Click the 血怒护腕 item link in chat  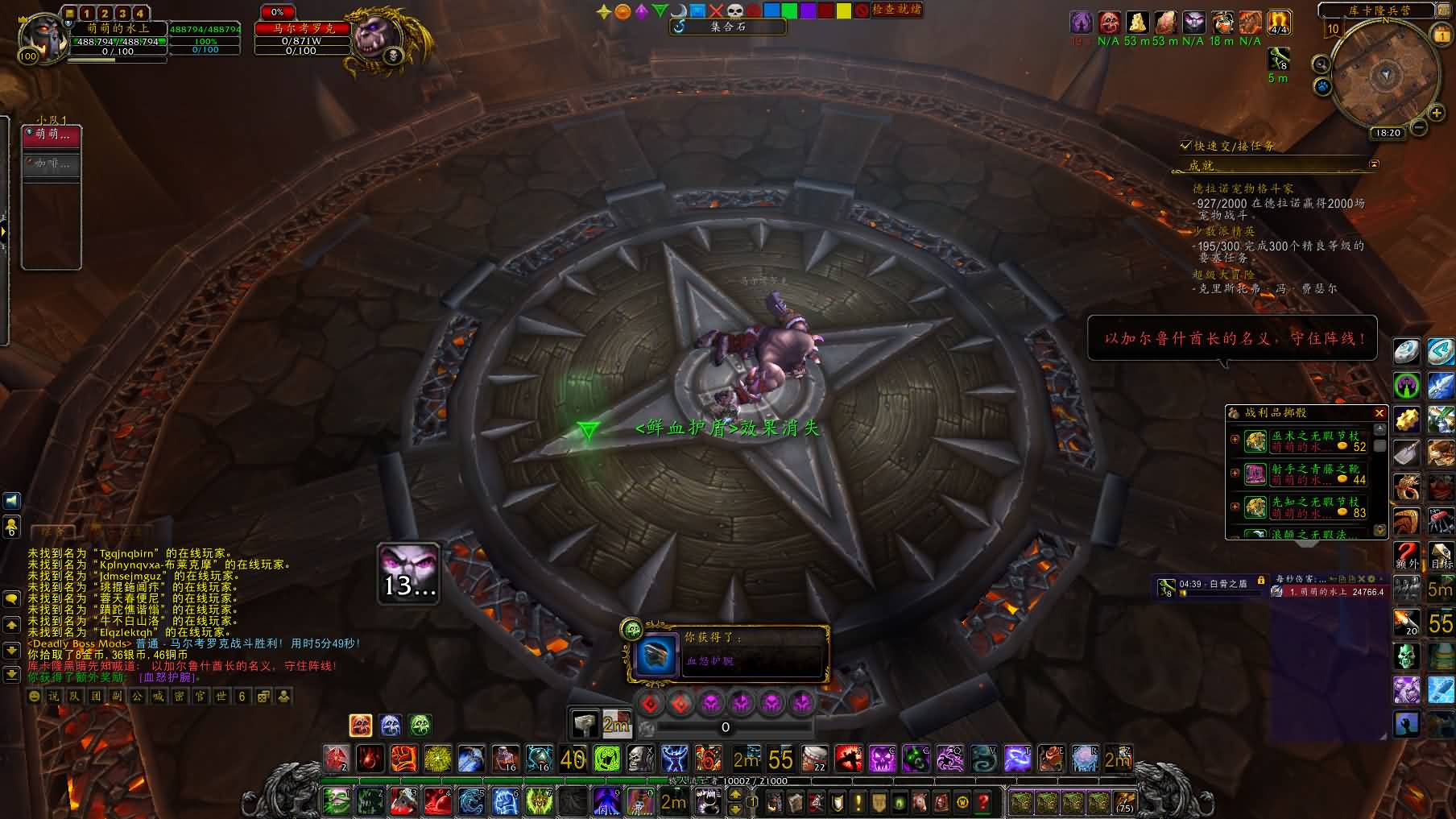pyautogui.click(x=168, y=678)
